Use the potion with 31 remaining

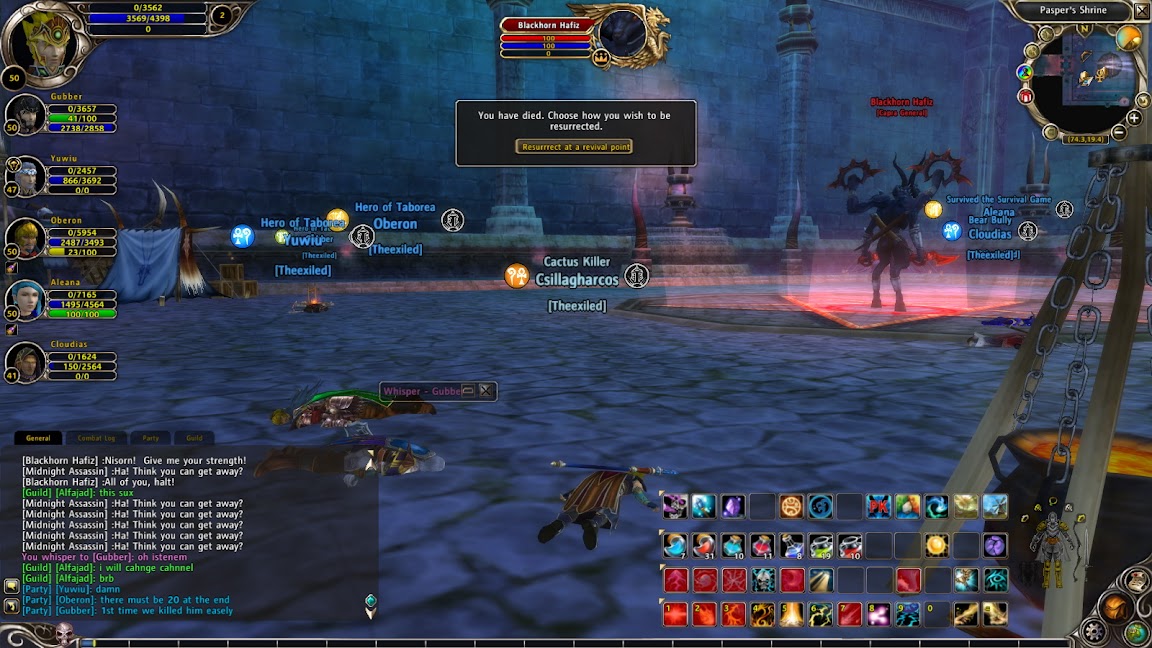[704, 545]
